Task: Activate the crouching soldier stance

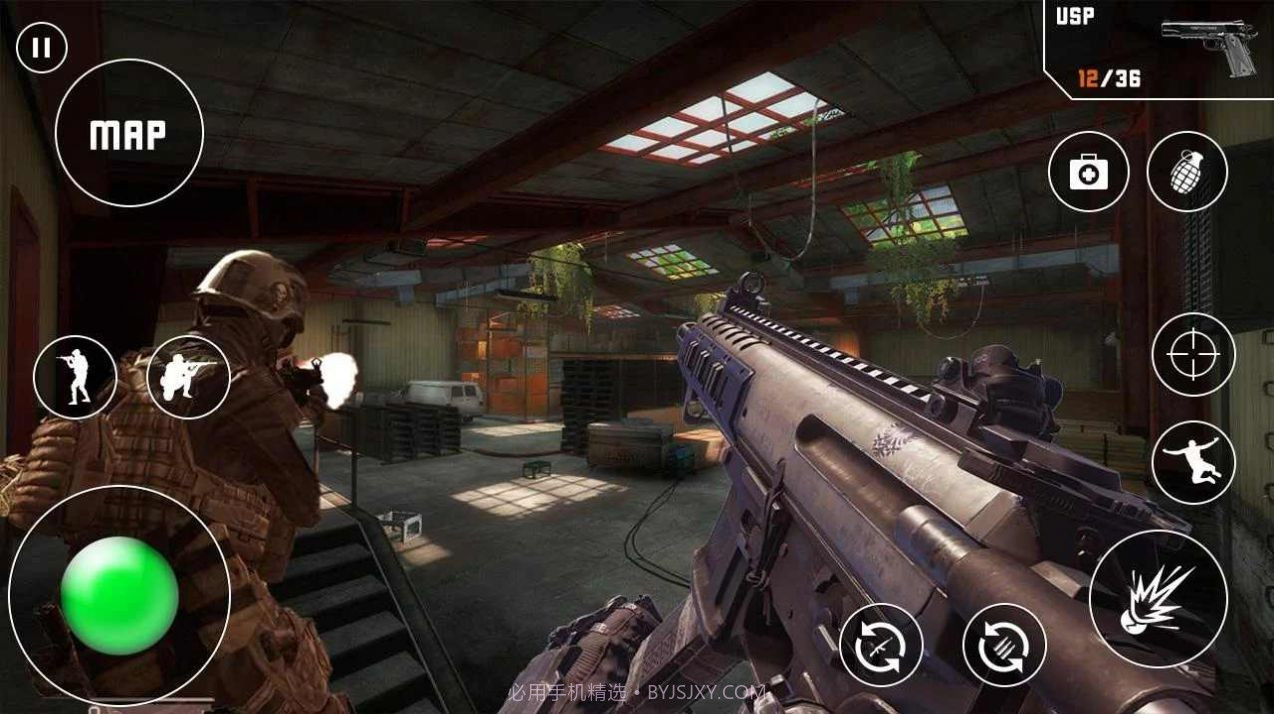Action: [188, 377]
